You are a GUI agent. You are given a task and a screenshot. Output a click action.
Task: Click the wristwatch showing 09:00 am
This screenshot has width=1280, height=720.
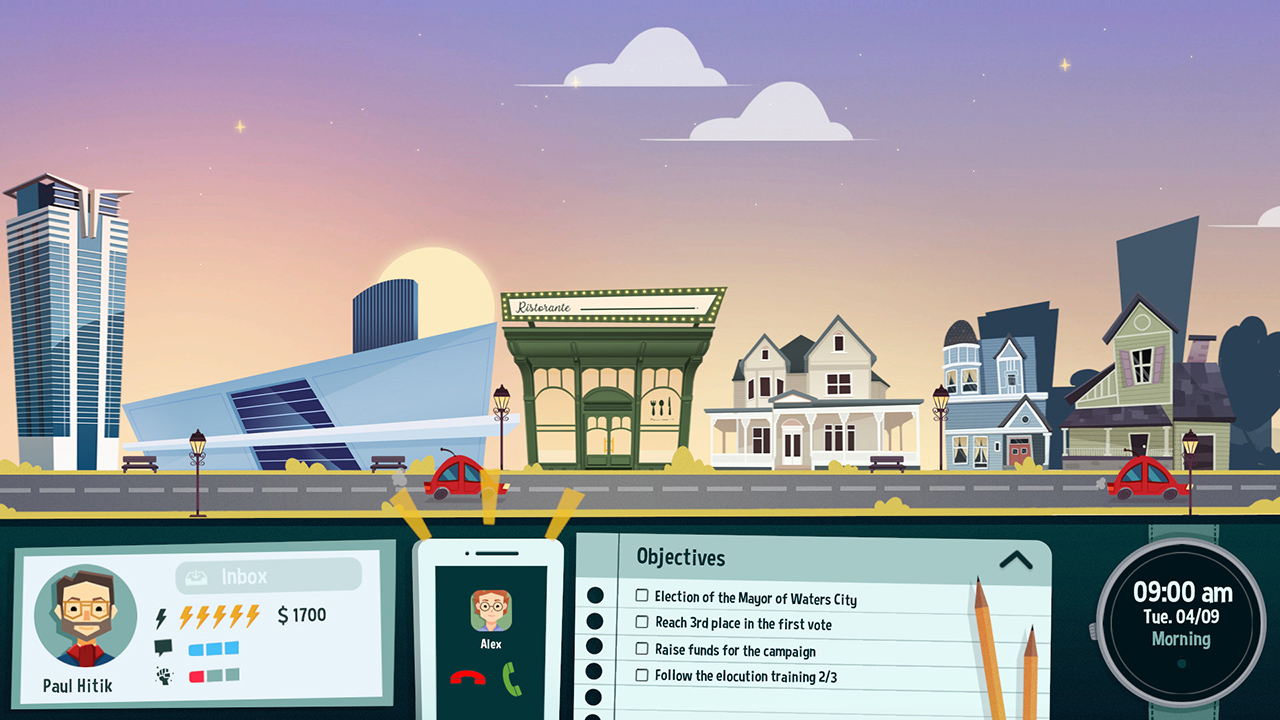(x=1181, y=614)
